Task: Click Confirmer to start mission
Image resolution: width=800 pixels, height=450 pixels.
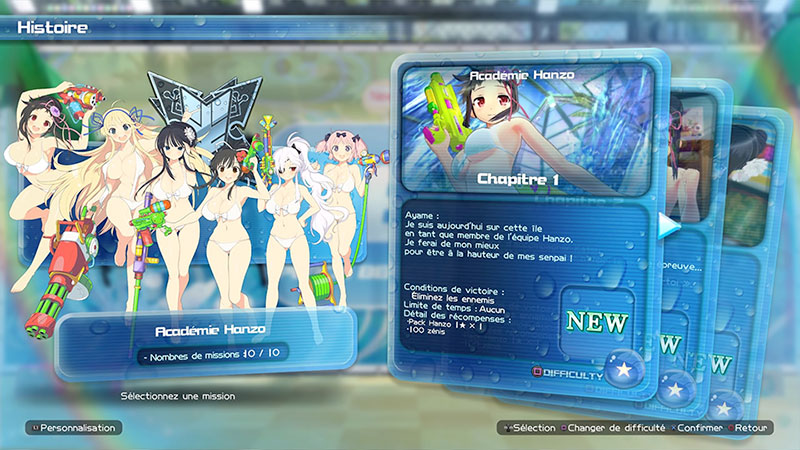Action: coord(698,427)
